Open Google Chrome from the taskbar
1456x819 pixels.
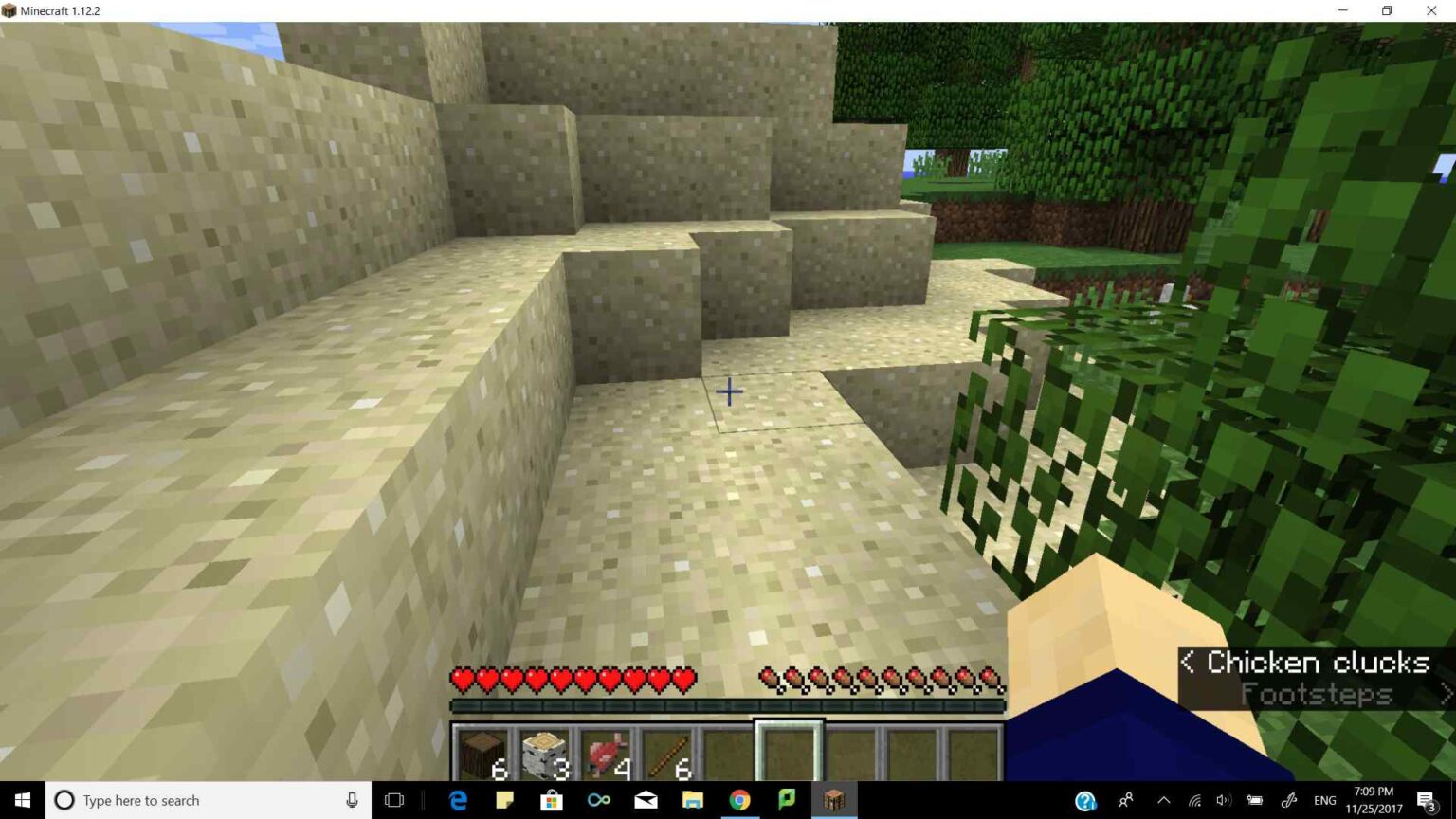point(739,800)
